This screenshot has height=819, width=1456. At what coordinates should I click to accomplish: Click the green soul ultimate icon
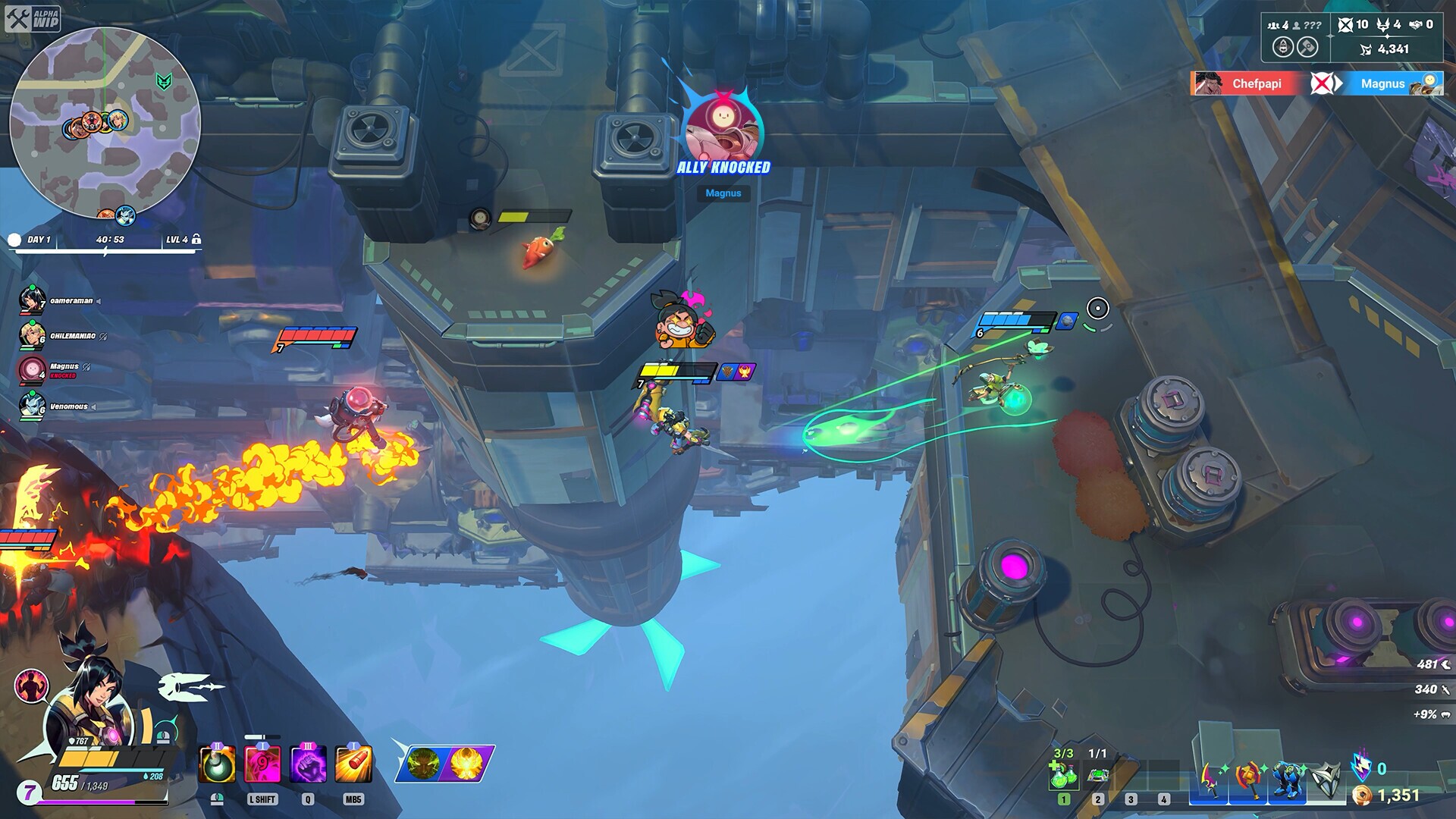[x=424, y=764]
